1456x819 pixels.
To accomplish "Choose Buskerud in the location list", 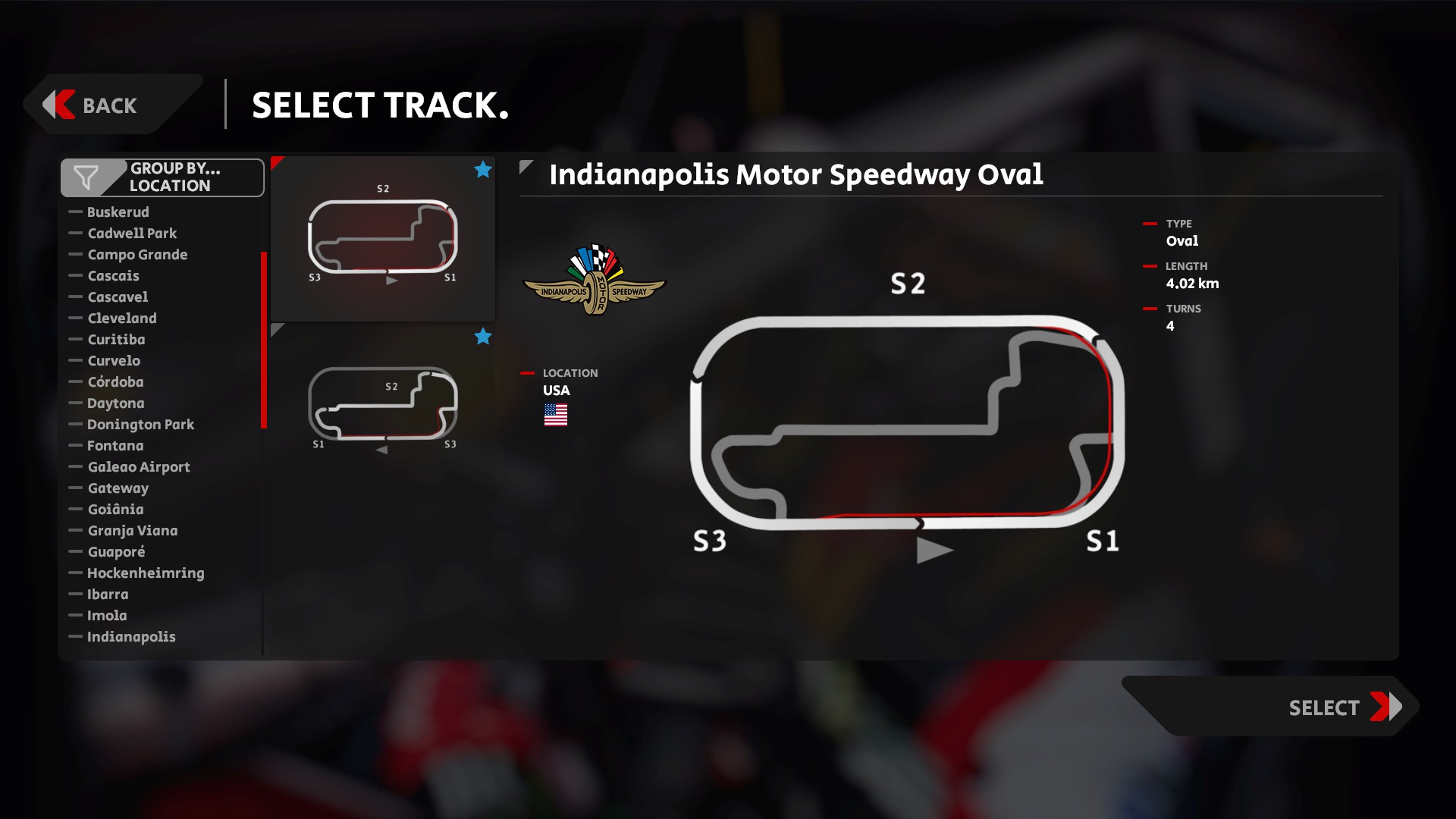I will point(118,212).
